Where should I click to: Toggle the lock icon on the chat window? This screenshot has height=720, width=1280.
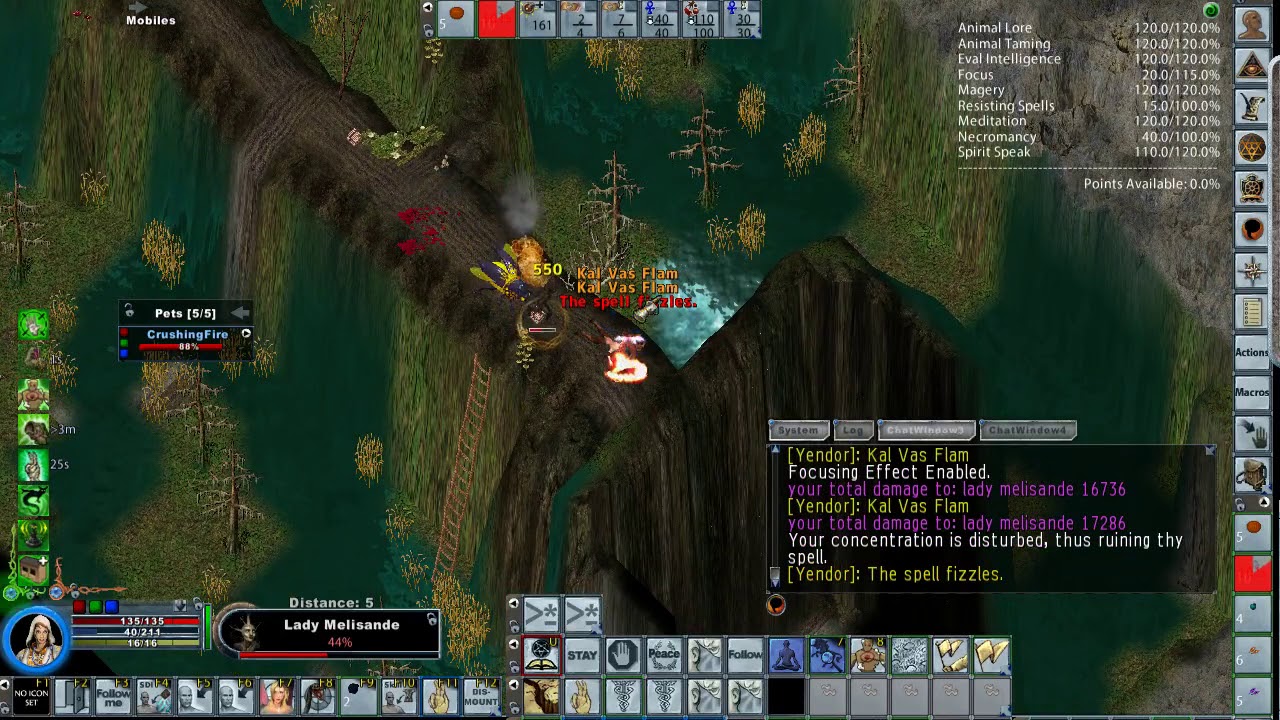click(1209, 452)
